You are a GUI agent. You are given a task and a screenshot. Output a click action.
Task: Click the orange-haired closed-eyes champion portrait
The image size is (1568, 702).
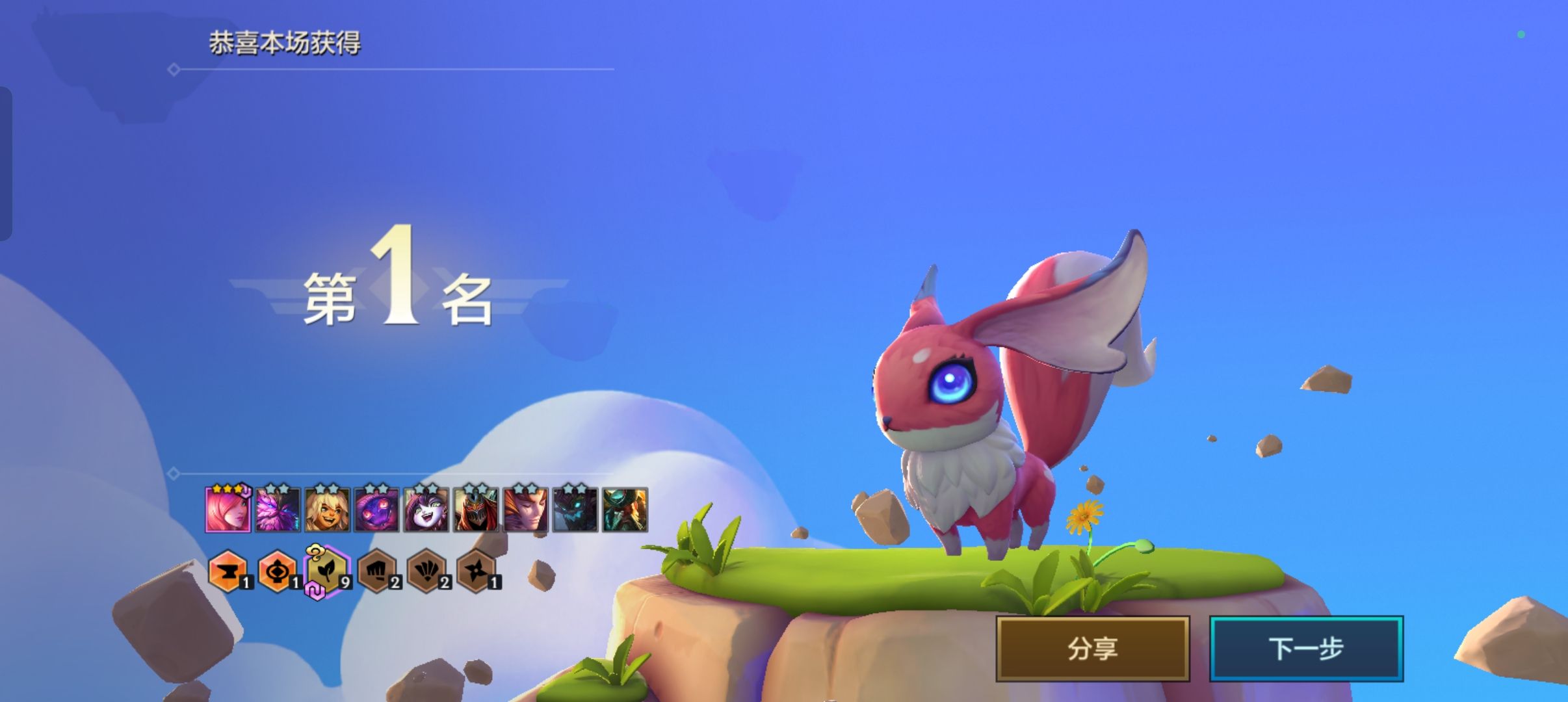[525, 510]
